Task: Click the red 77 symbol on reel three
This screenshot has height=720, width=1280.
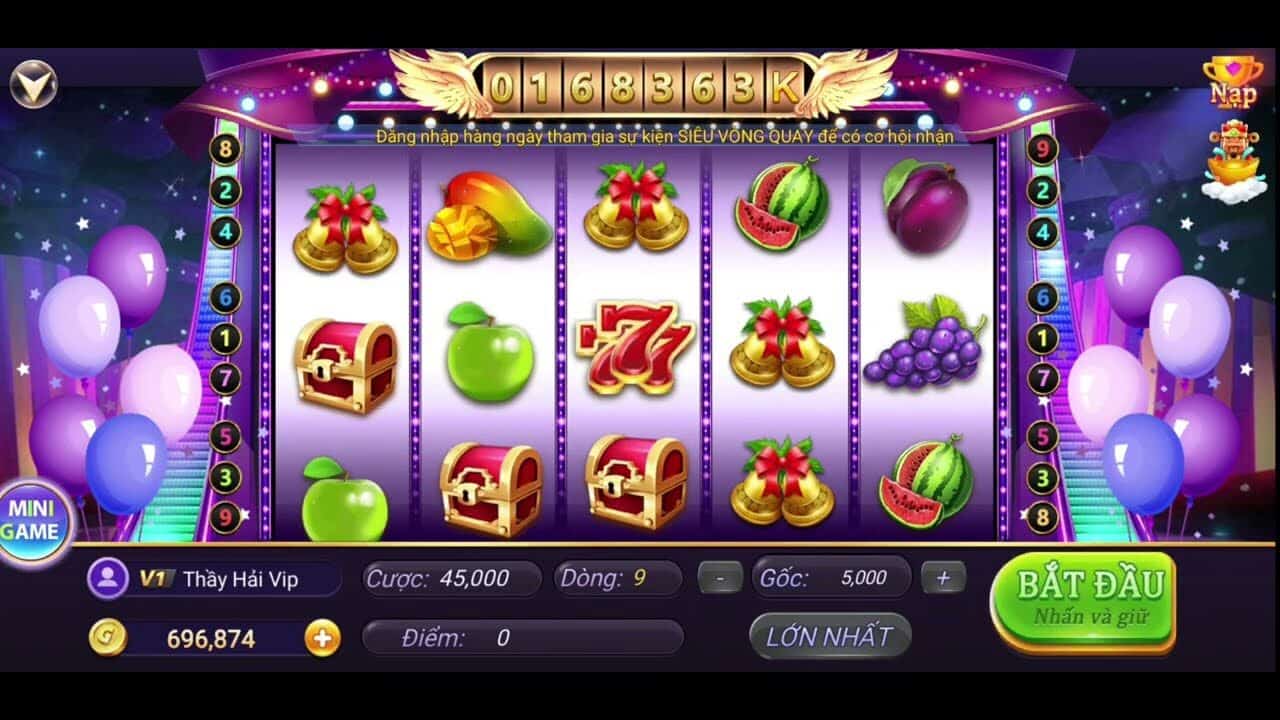Action: point(633,345)
